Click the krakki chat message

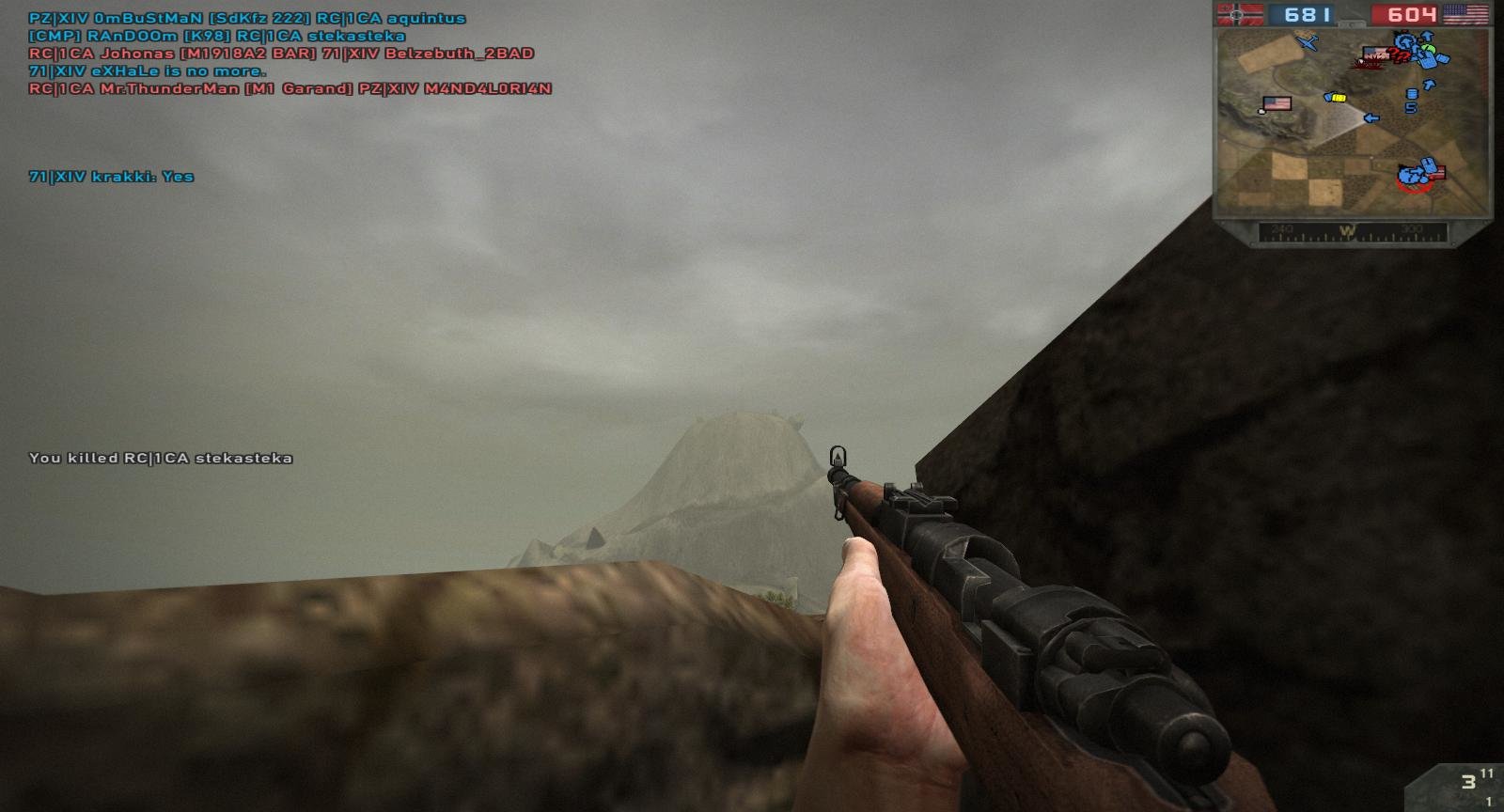click(x=111, y=177)
